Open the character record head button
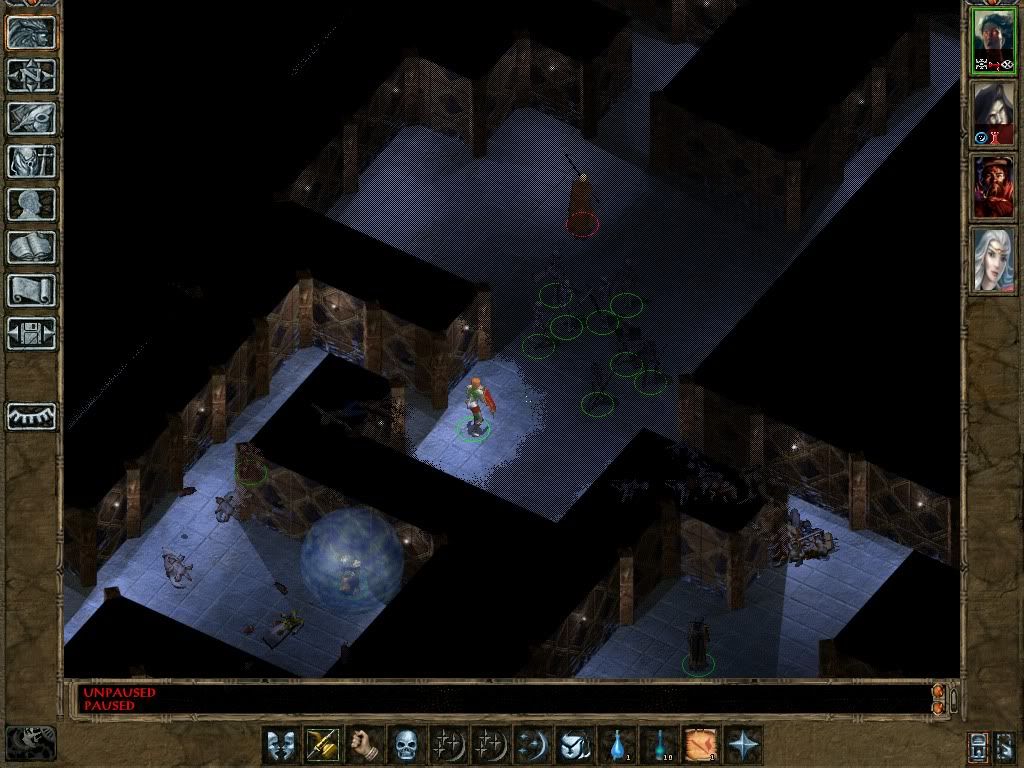Screen dimensions: 1024x768 [x=31, y=204]
